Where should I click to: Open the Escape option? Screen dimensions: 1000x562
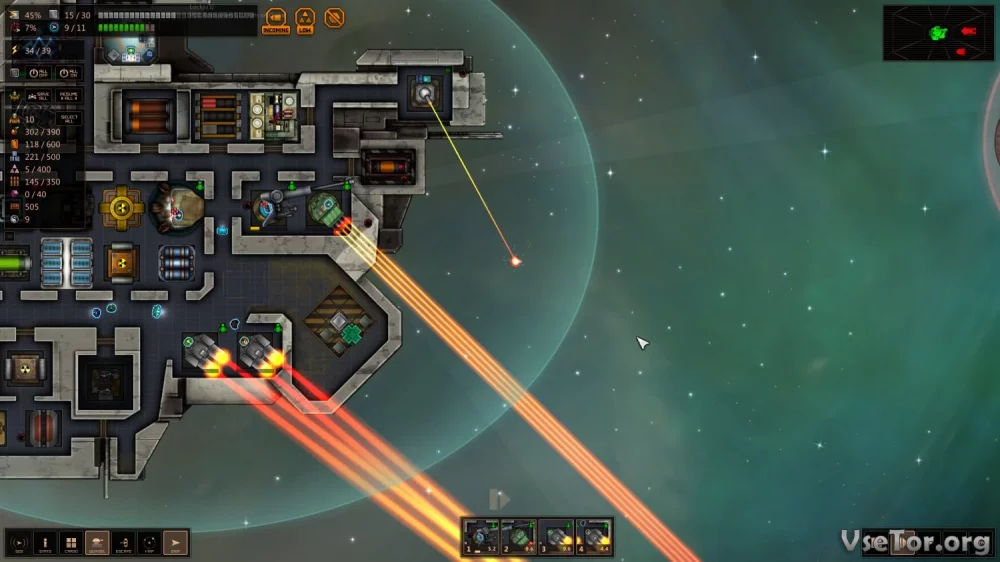click(123, 543)
